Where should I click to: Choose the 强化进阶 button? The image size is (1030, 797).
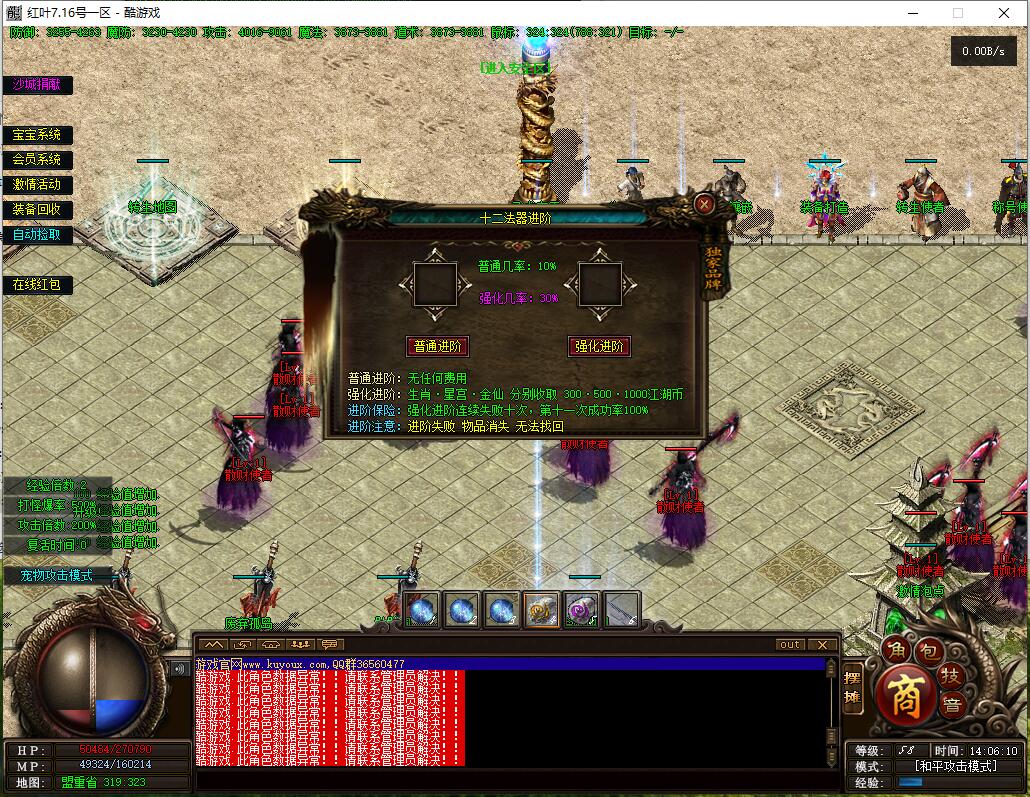tap(599, 346)
